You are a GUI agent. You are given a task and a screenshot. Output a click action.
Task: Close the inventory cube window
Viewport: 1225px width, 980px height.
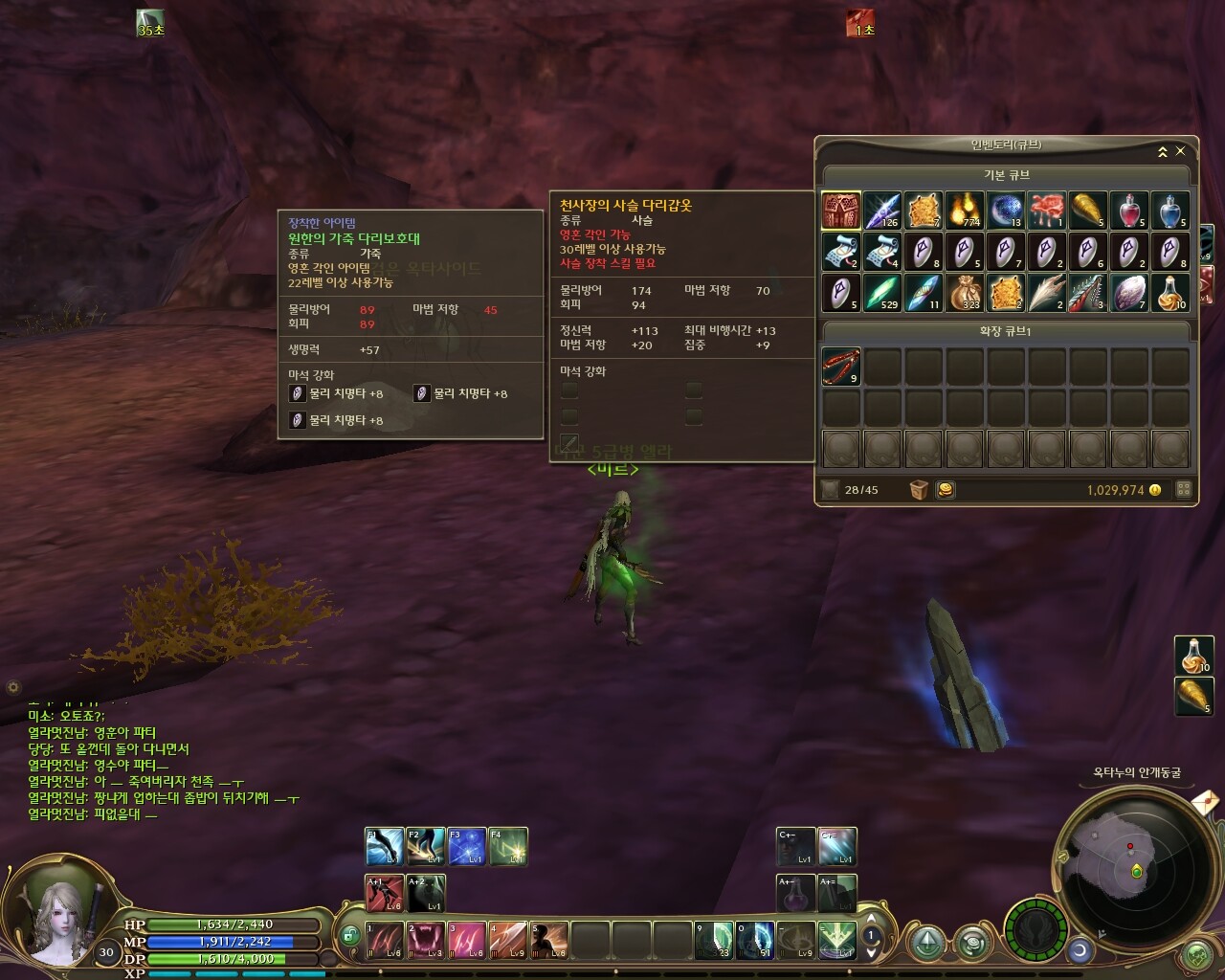(1180, 151)
